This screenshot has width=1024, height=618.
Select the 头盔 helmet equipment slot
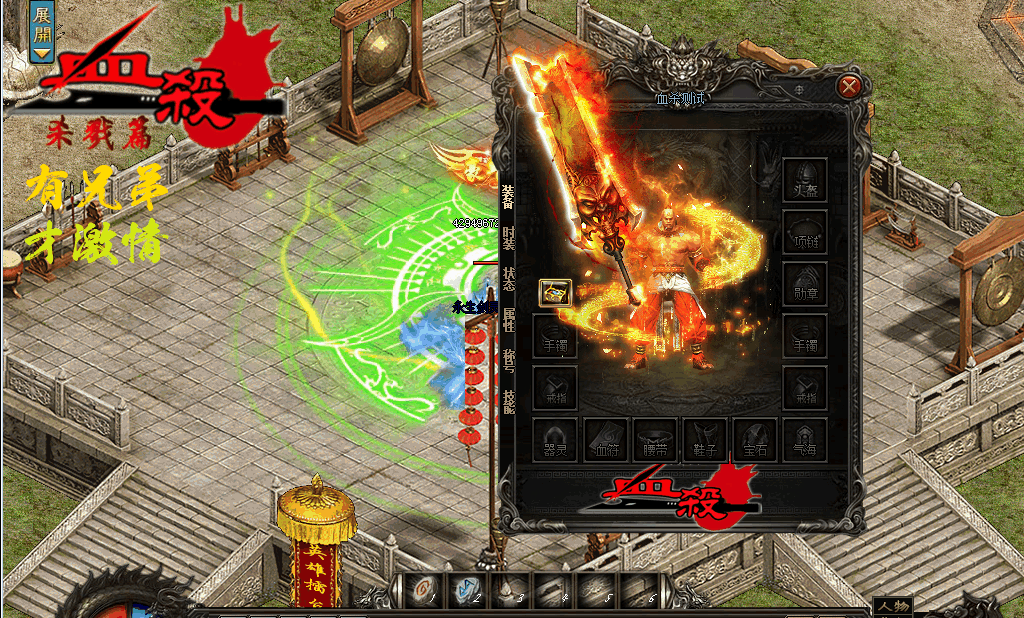click(804, 180)
